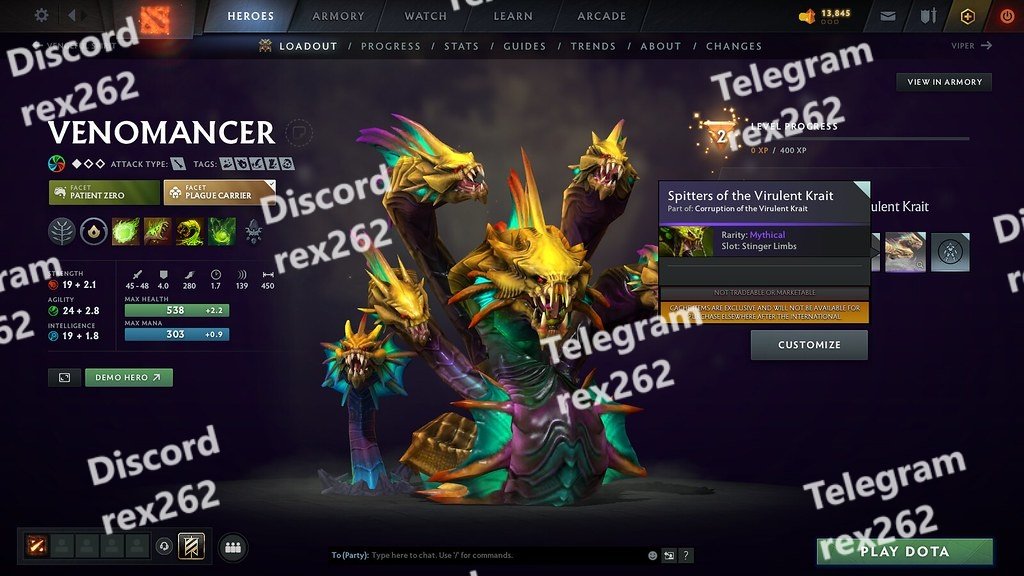Open the About hero section
The width and height of the screenshot is (1024, 576).
click(x=660, y=46)
